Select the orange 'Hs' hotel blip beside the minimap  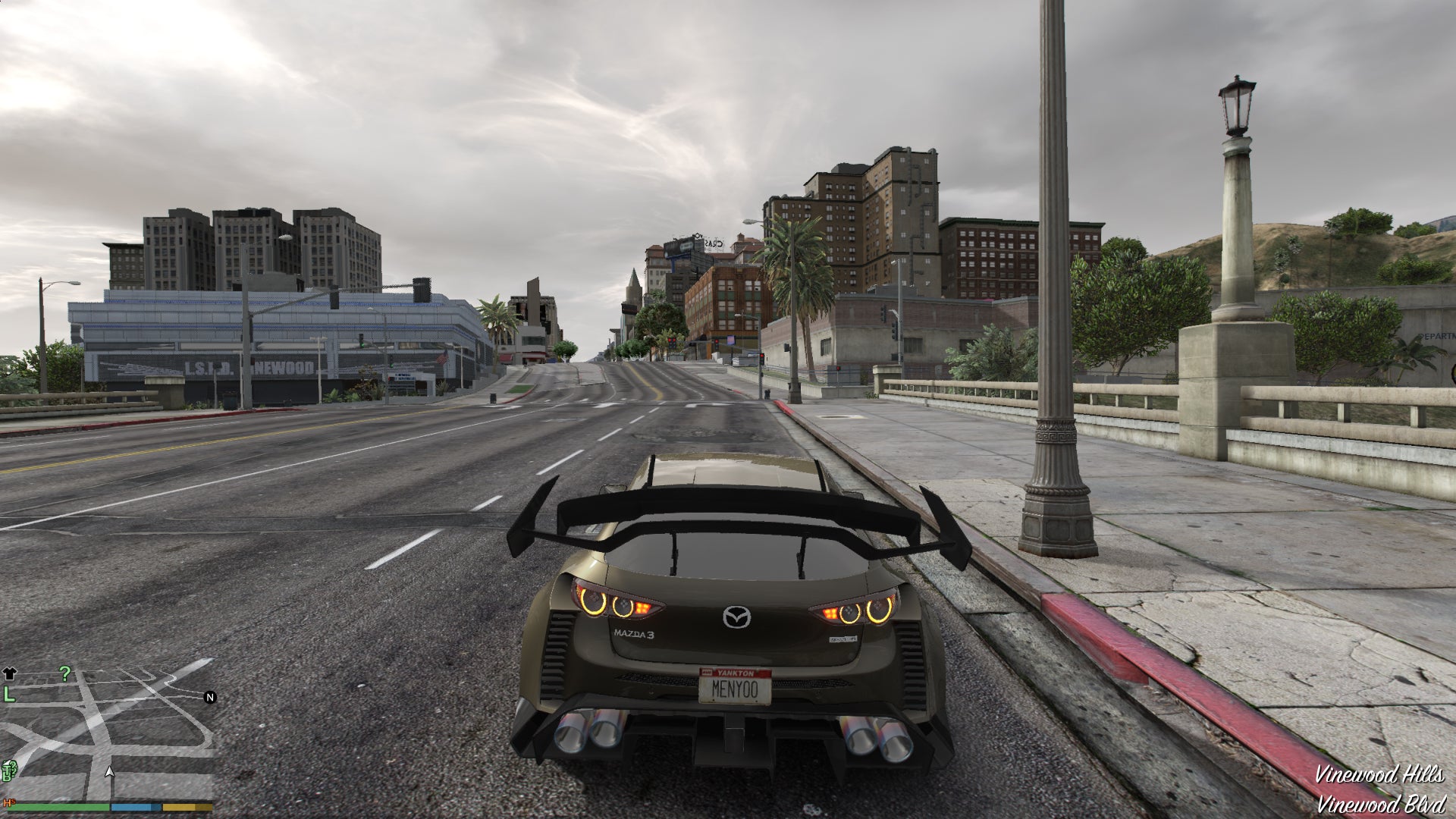[x=9, y=802]
